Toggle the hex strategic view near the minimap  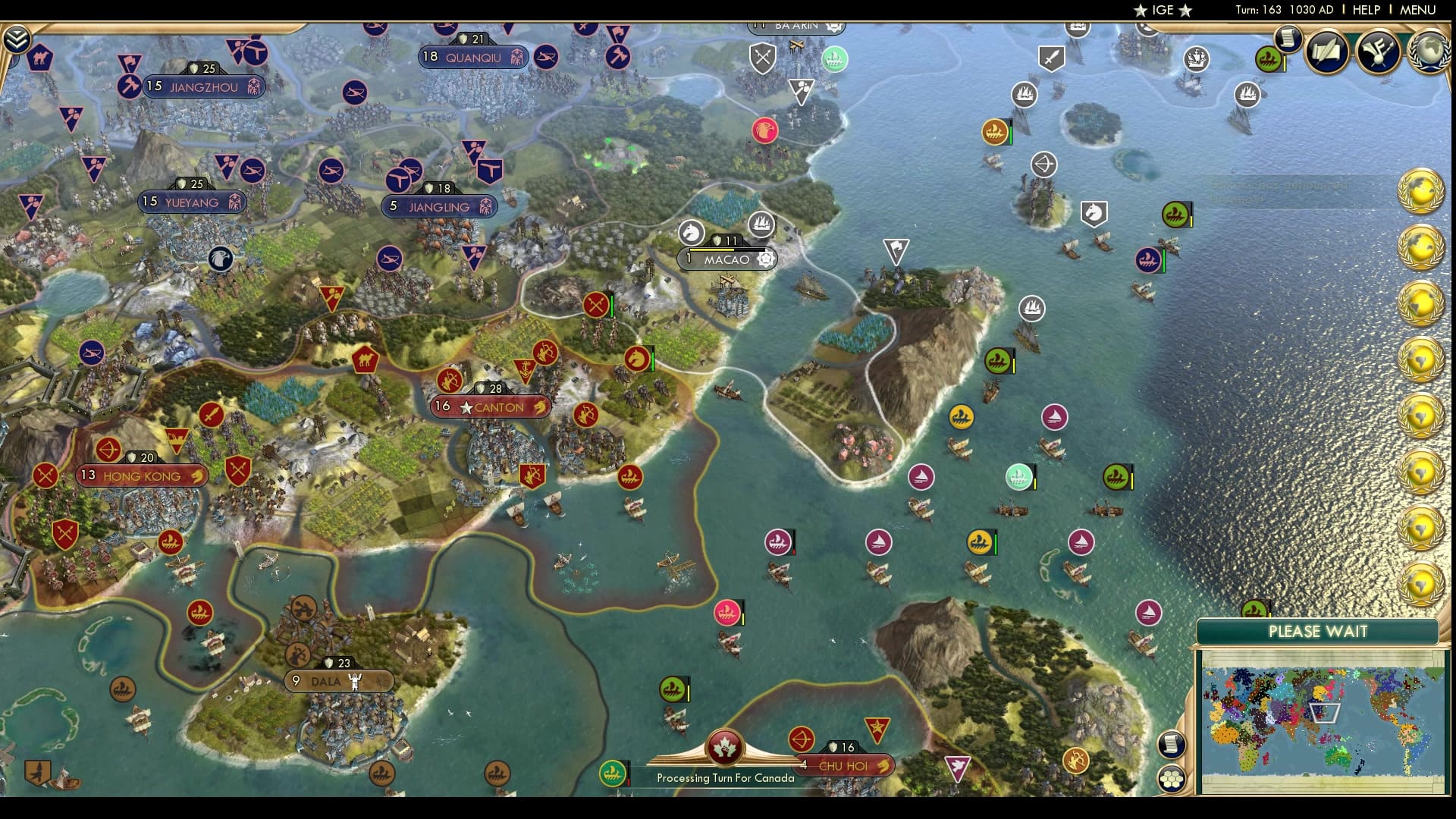[x=1172, y=779]
